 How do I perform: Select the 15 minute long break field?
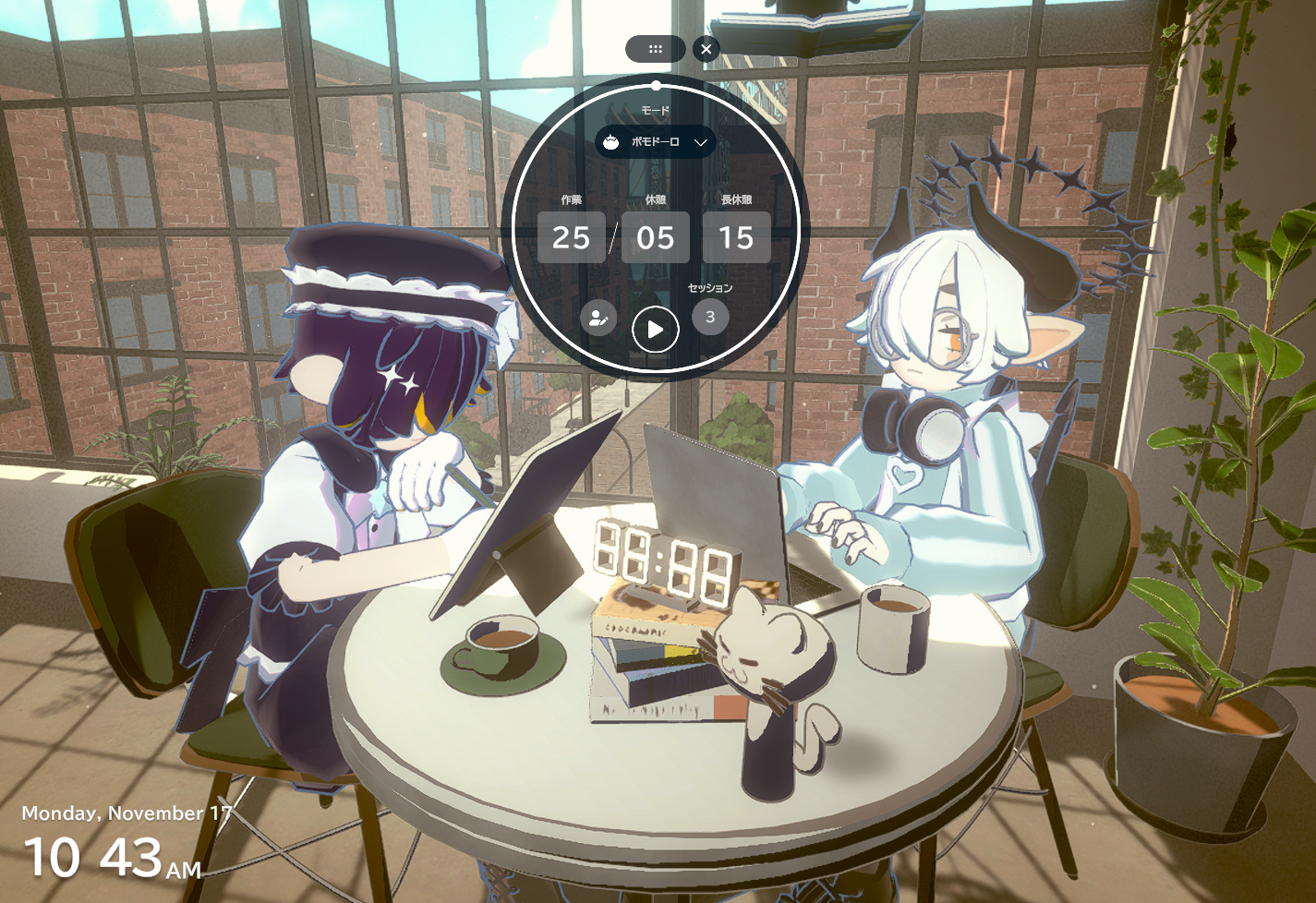tap(736, 238)
